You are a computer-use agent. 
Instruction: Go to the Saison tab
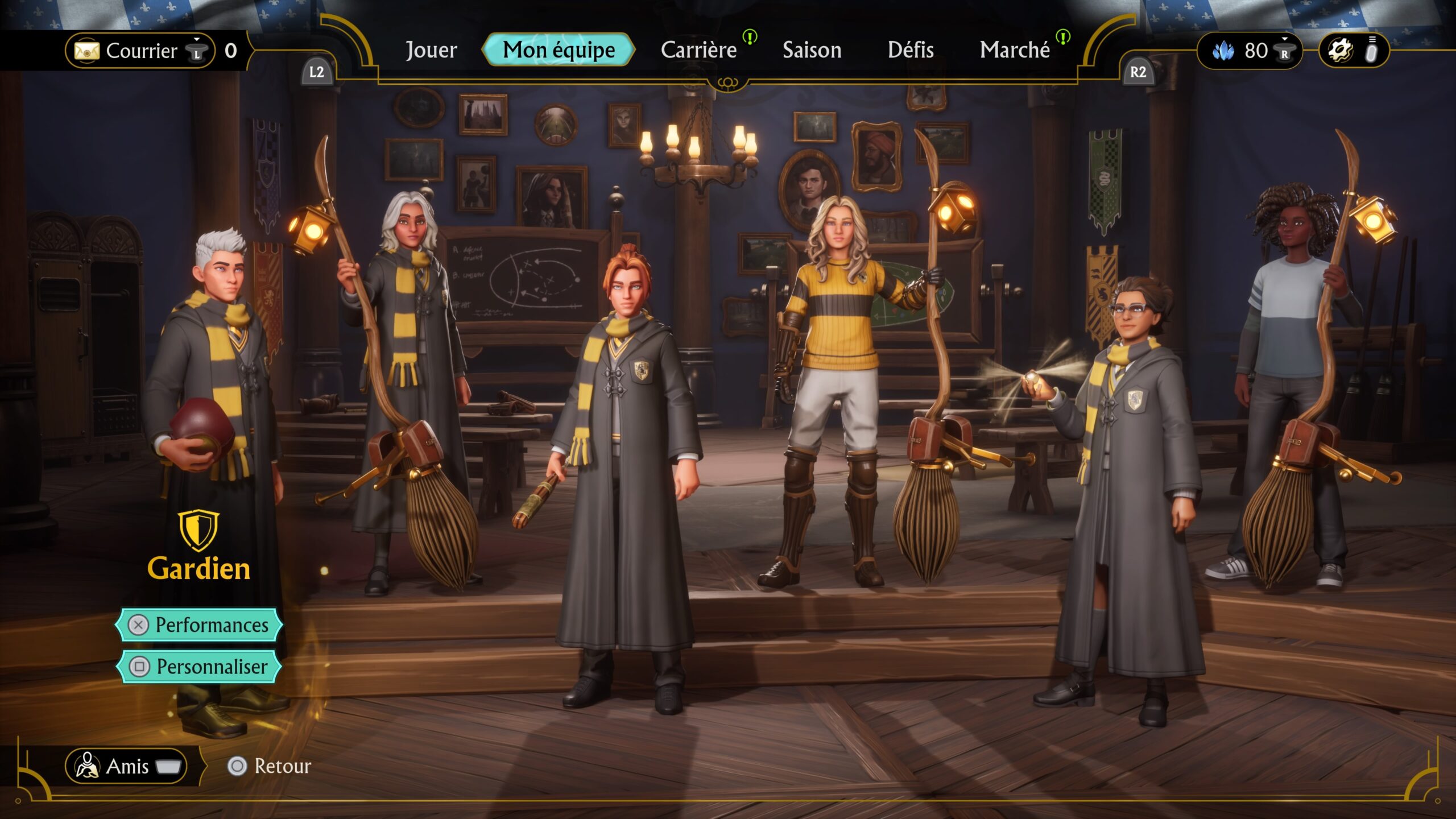812,50
